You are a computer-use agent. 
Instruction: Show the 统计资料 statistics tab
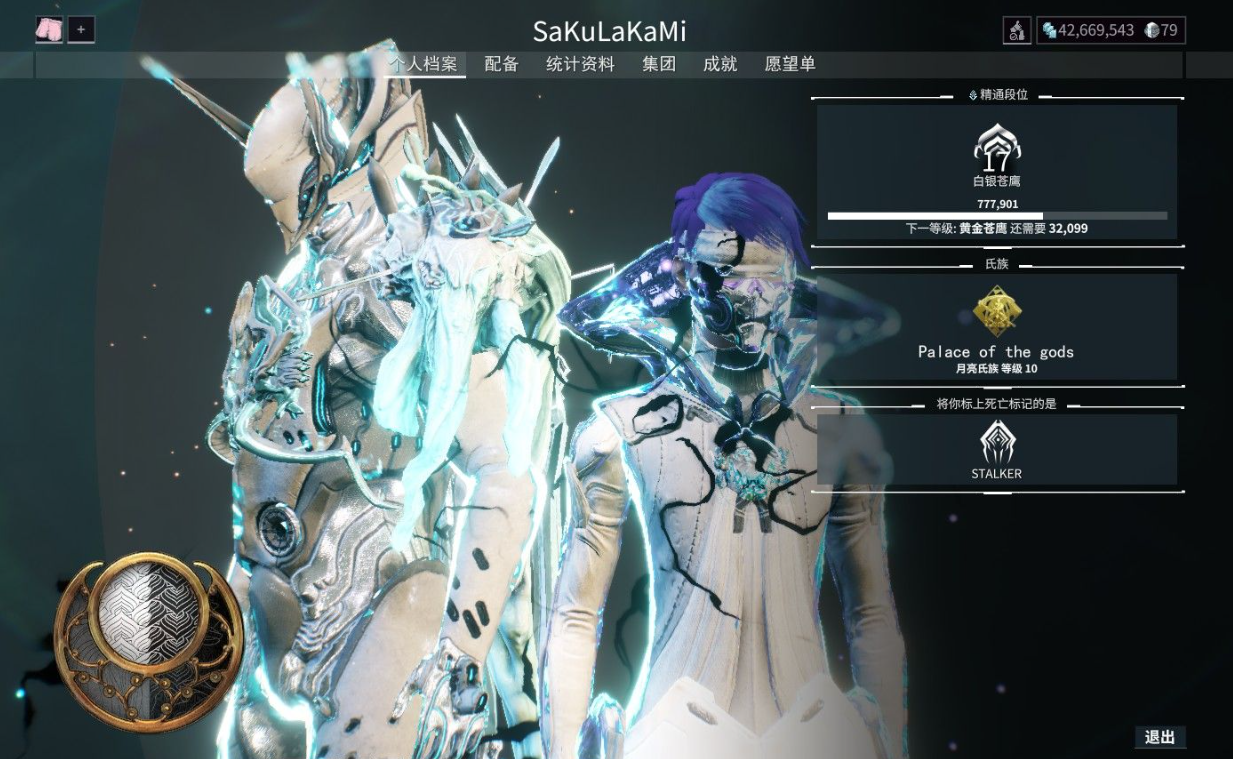pyautogui.click(x=580, y=64)
